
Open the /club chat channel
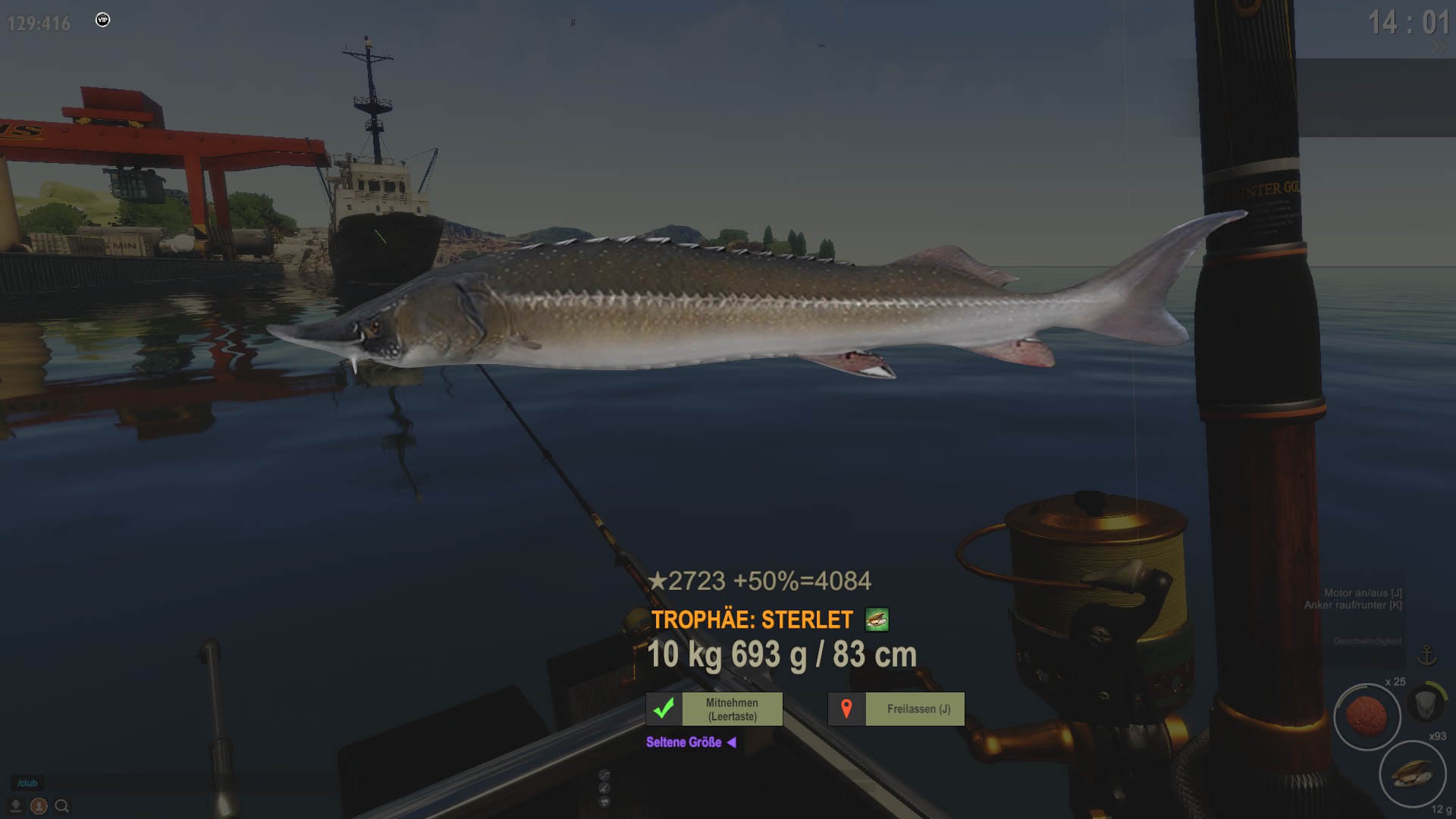[x=27, y=783]
